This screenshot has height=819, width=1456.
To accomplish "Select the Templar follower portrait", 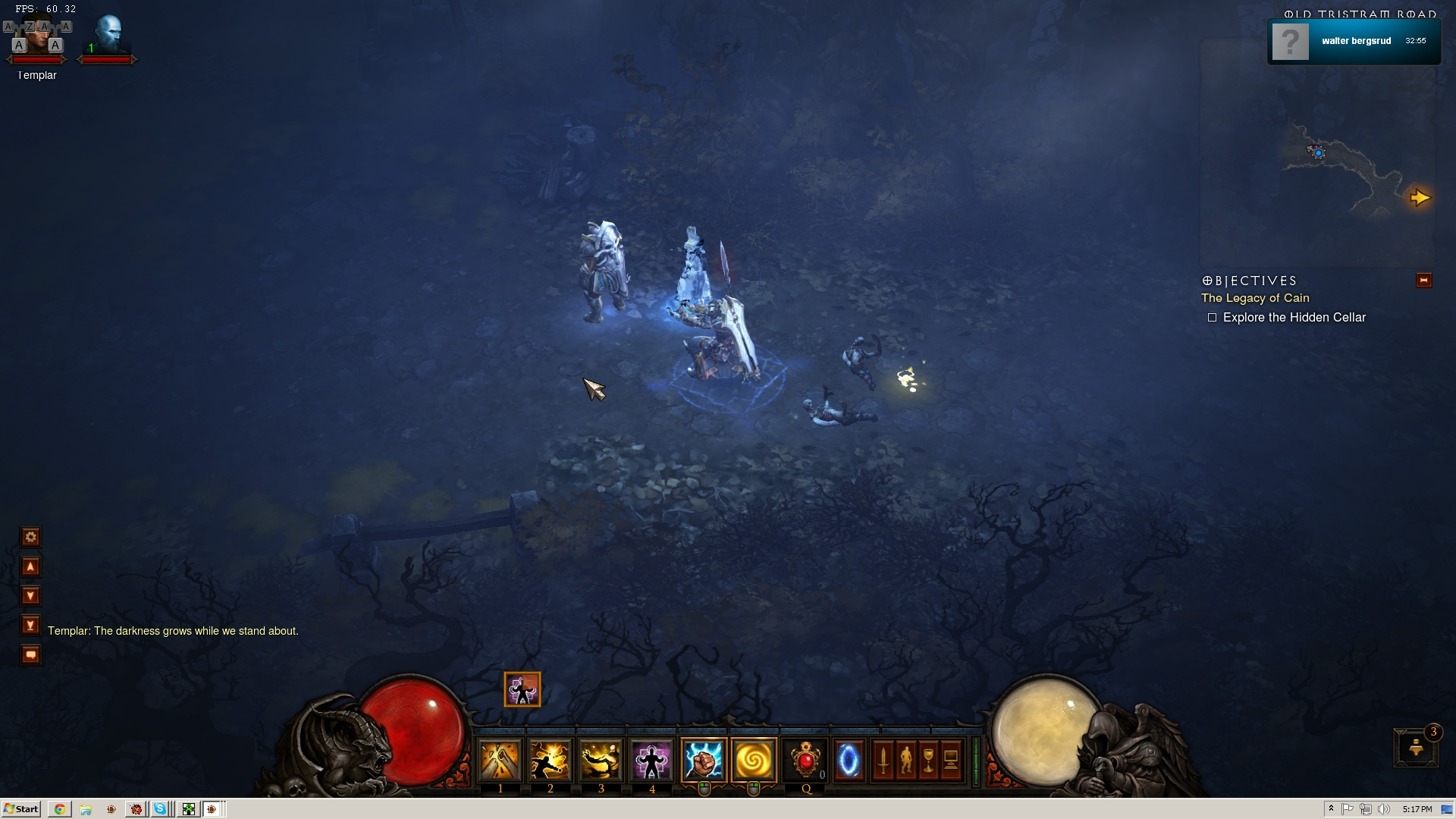I will (x=36, y=42).
